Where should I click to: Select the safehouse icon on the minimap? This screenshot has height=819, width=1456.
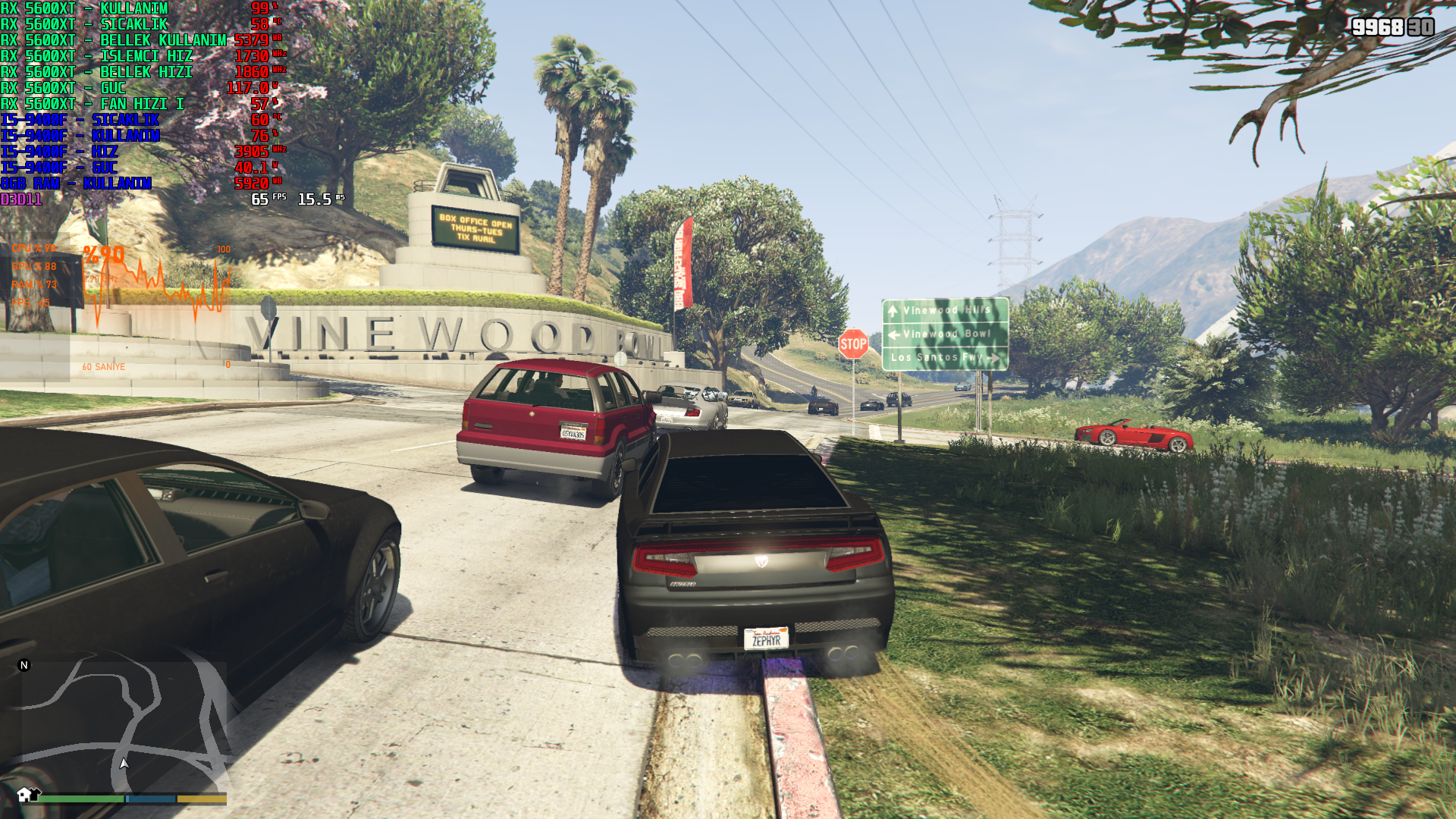tap(25, 794)
